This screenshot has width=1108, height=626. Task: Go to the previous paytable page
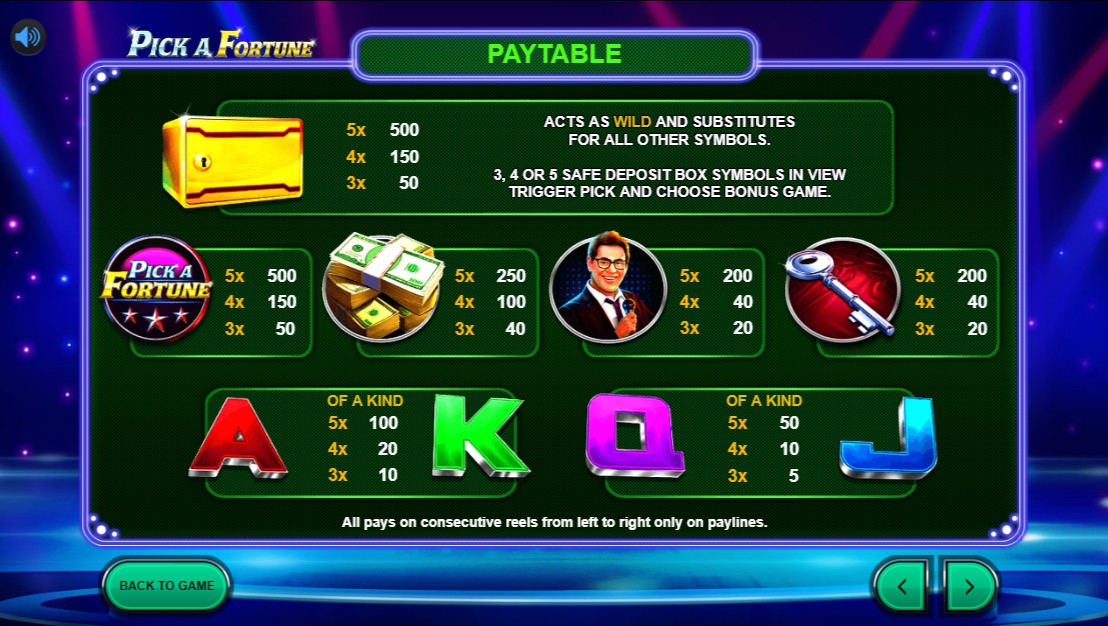902,586
